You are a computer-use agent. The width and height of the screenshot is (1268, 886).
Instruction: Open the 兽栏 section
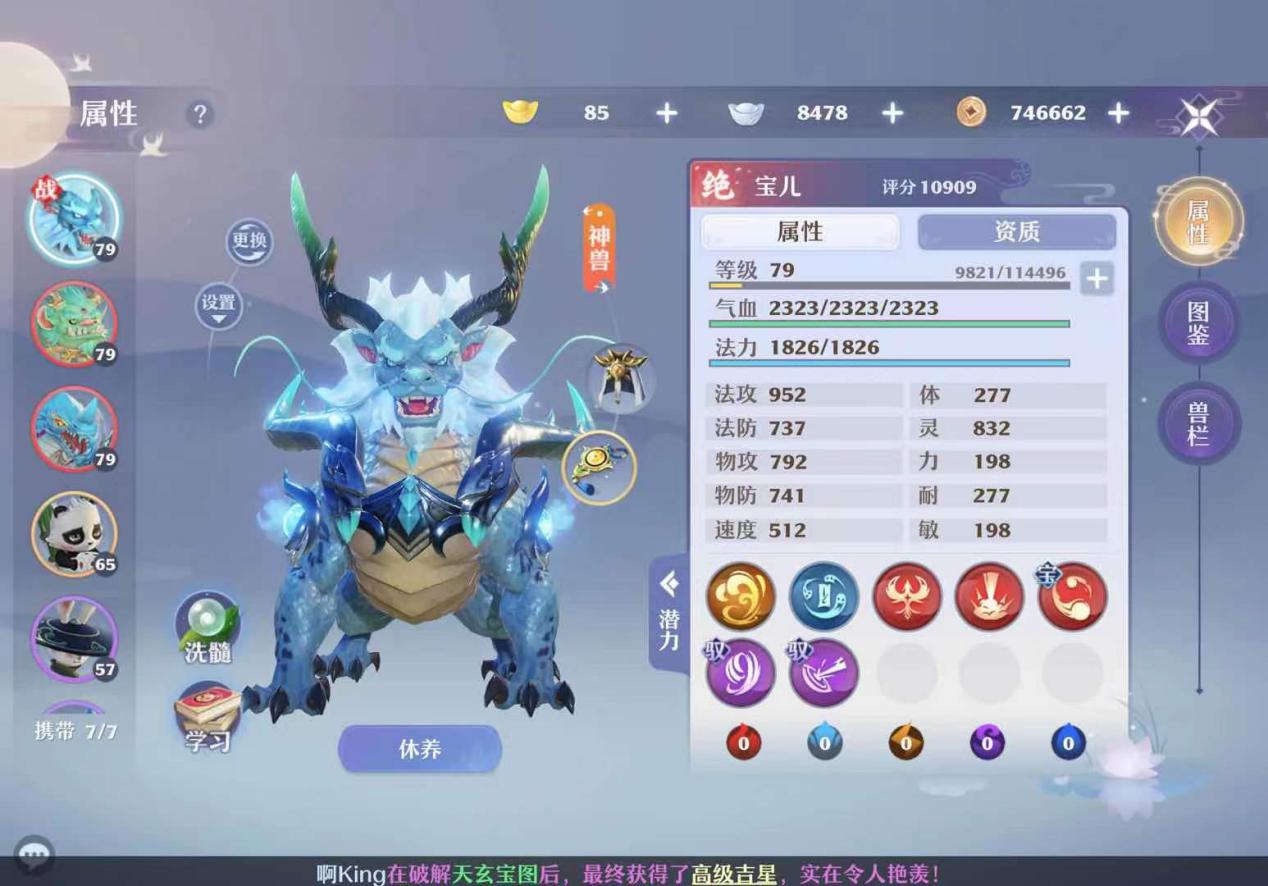coord(1198,422)
